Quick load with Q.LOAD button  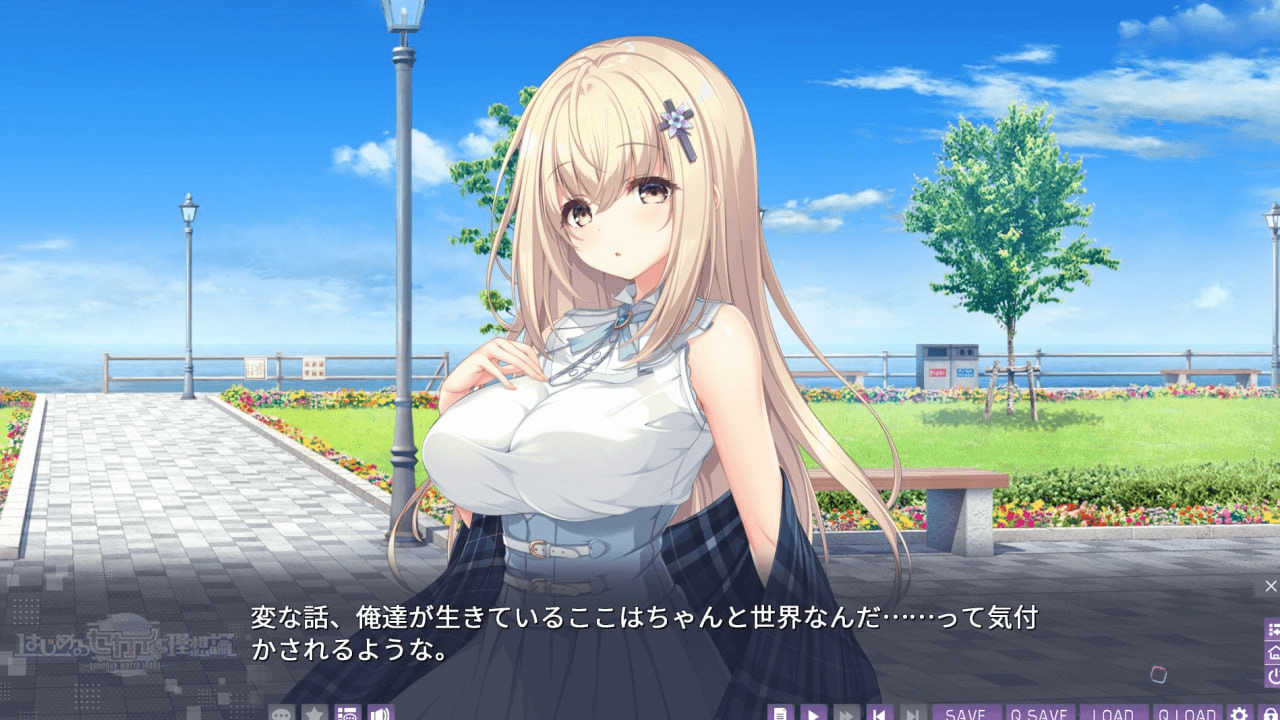tap(1187, 713)
